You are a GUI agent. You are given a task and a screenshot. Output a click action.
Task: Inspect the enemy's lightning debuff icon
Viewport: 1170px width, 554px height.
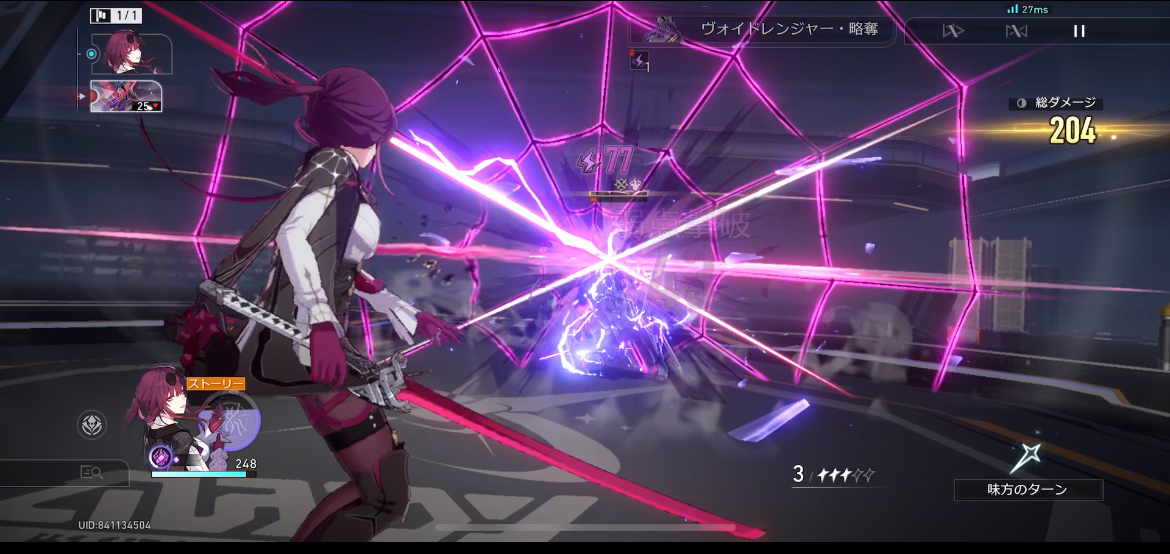point(638,61)
